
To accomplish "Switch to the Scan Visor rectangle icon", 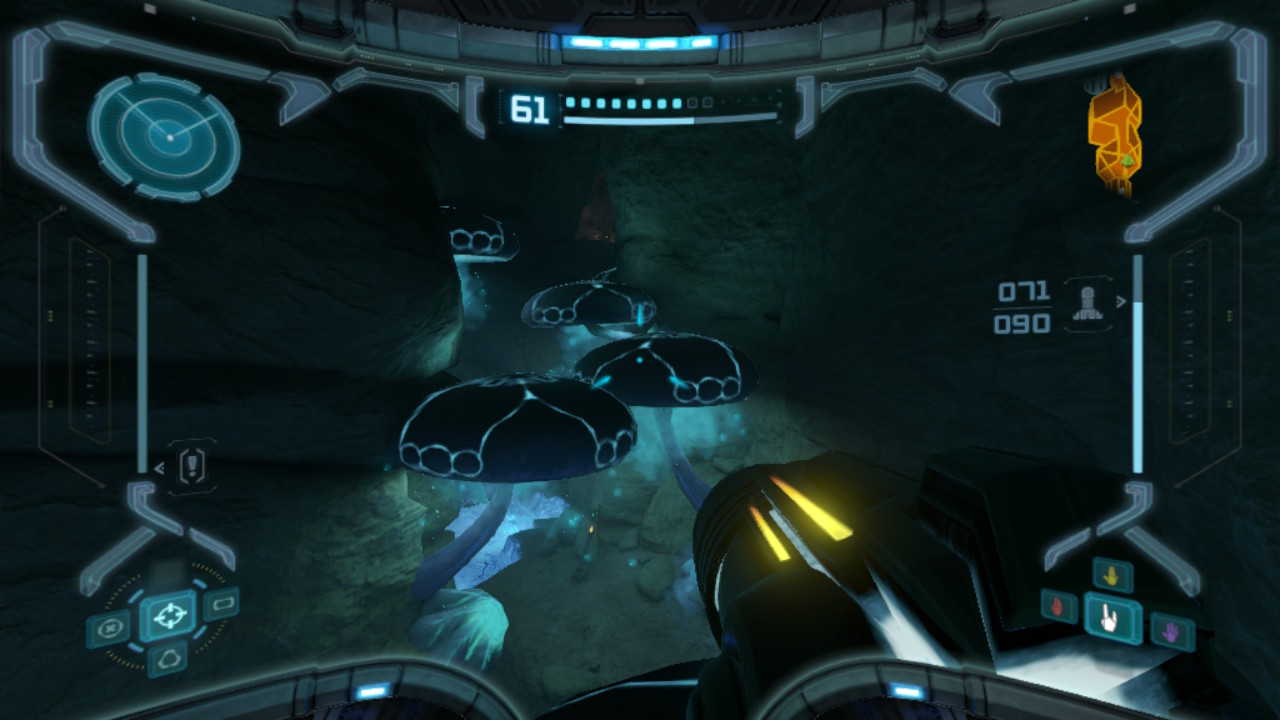I will pyautogui.click(x=220, y=603).
